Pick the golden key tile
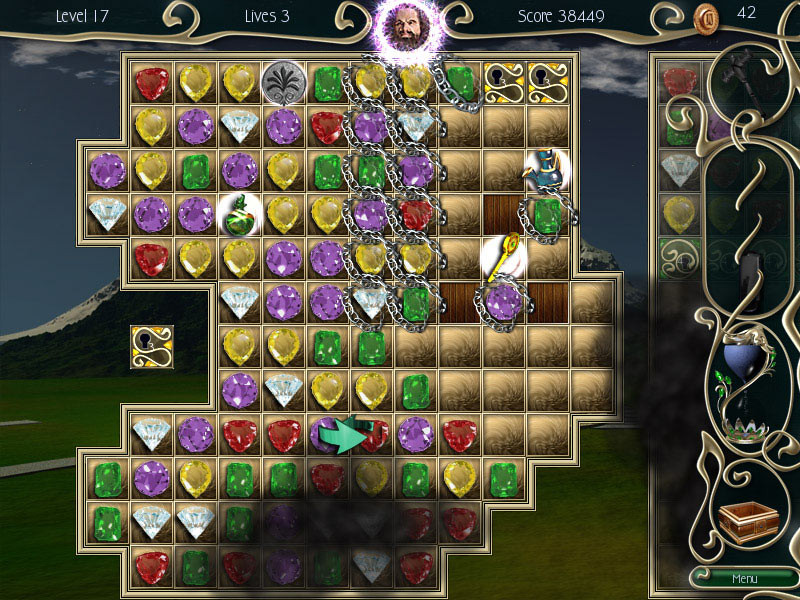This screenshot has width=800, height=600. 503,257
